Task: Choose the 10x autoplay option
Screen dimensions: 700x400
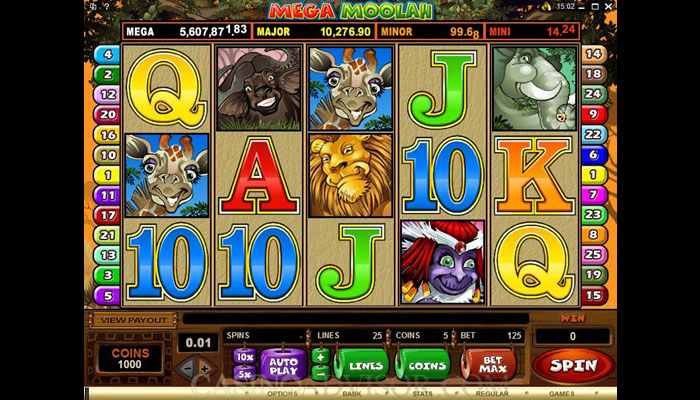Action: pos(244,356)
